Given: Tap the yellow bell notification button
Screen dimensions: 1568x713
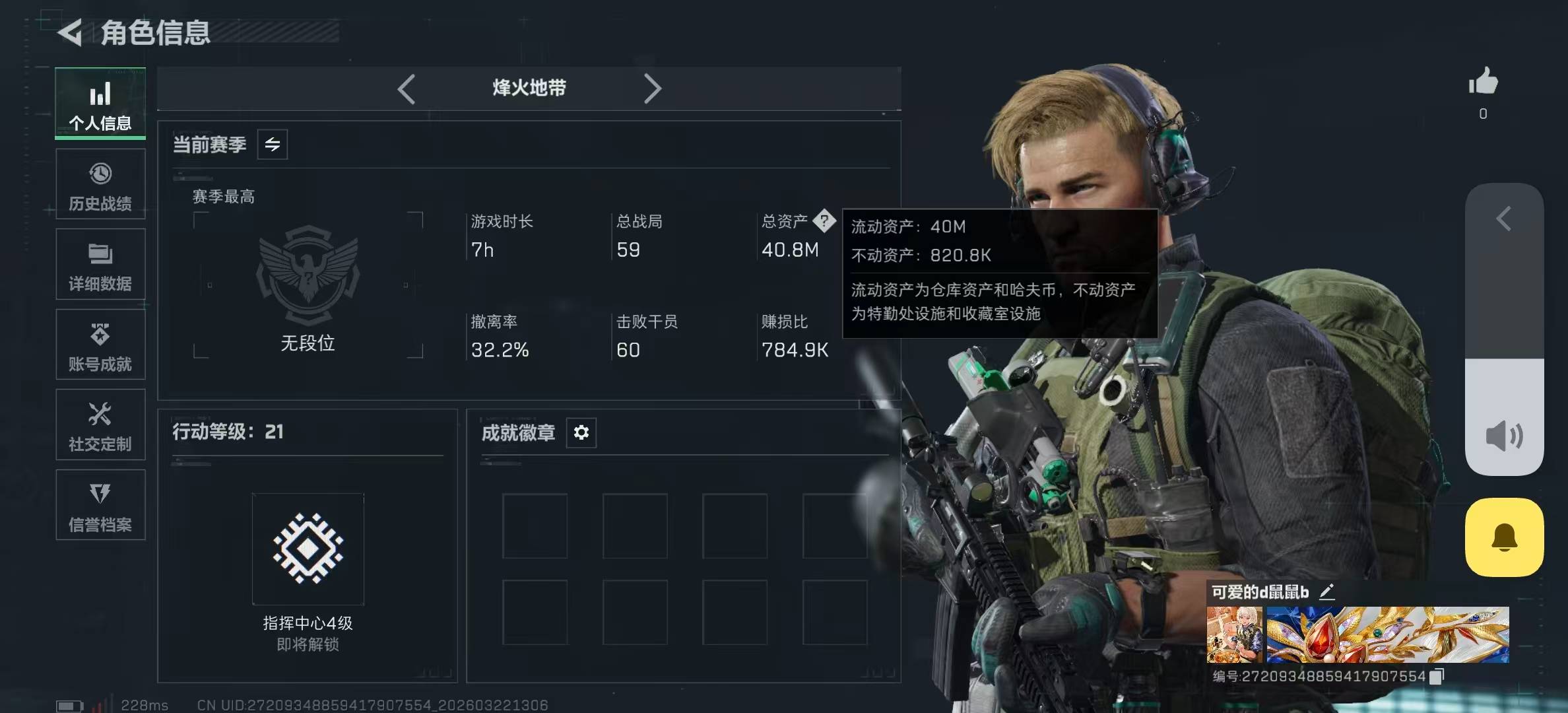Looking at the screenshot, I should click(1504, 537).
